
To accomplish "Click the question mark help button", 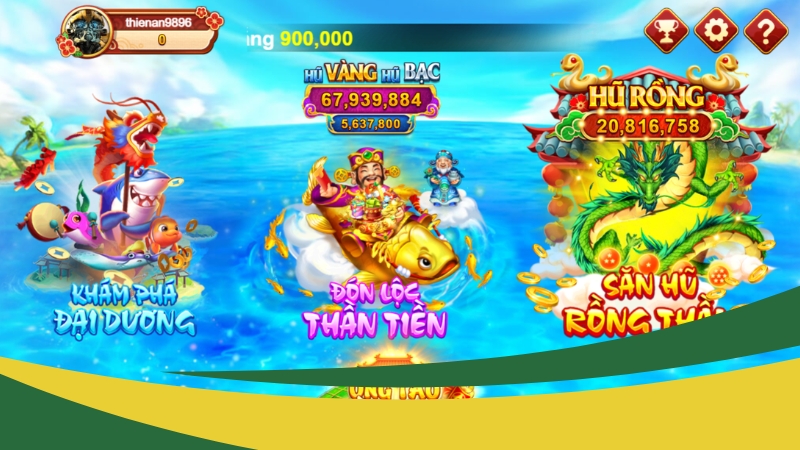I will point(766,31).
